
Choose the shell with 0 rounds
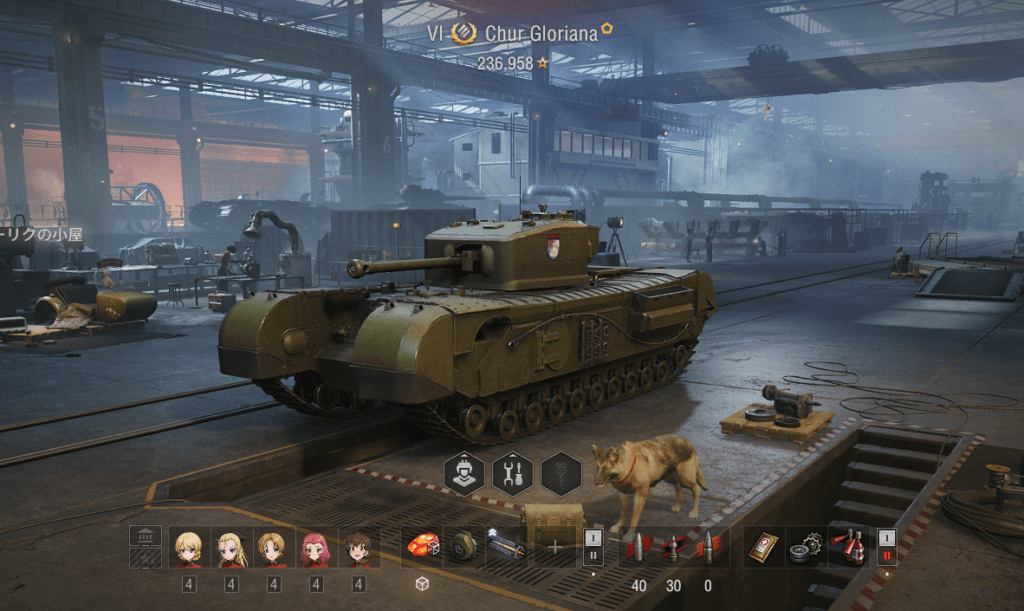[708, 547]
